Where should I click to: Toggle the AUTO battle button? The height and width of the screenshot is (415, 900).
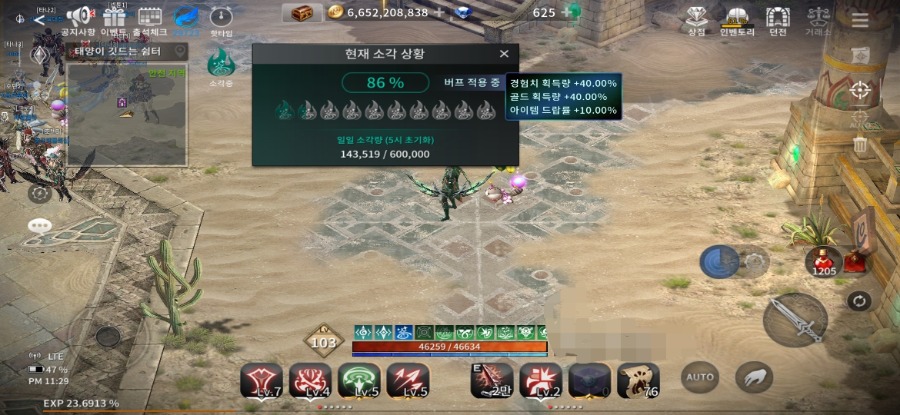point(700,377)
